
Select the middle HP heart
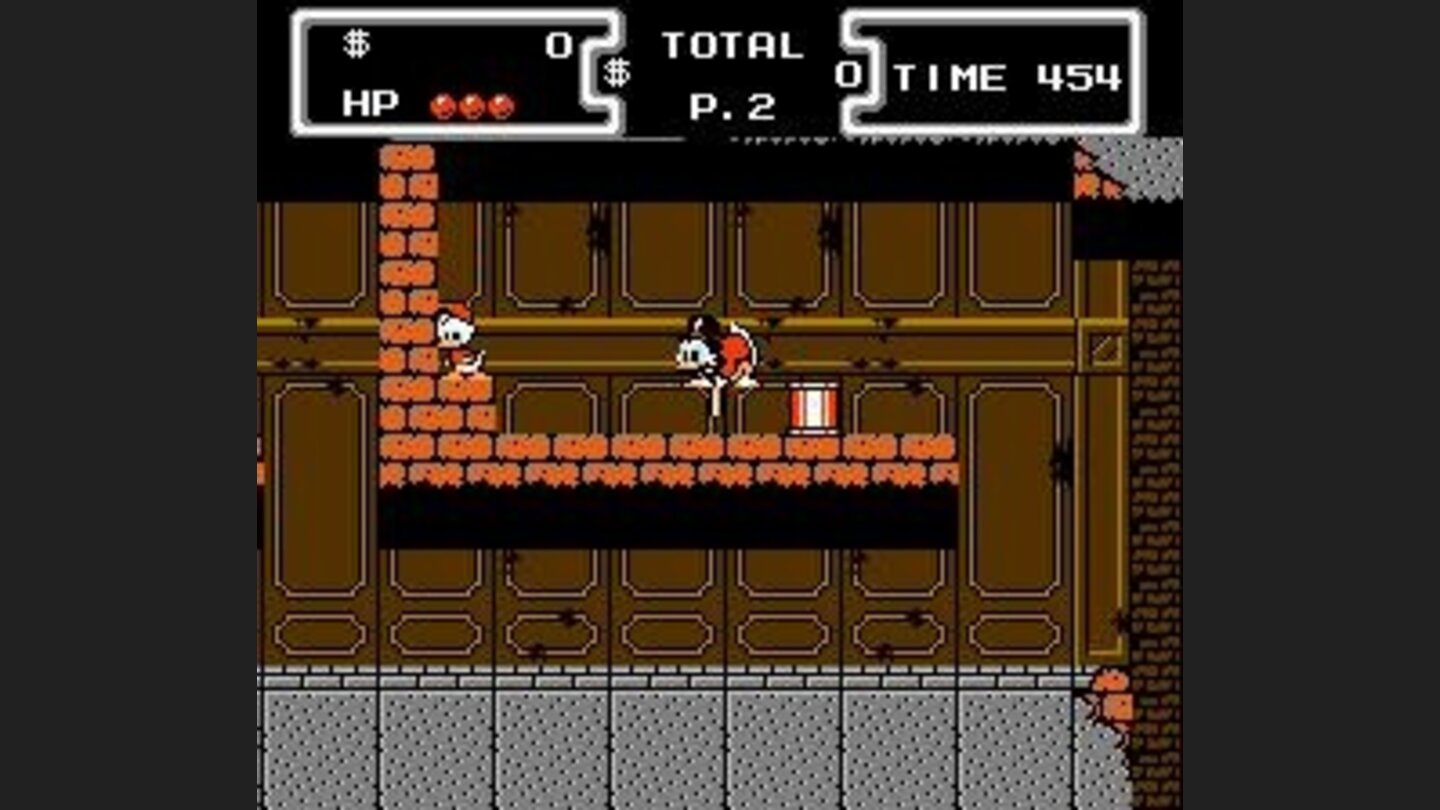(x=470, y=104)
